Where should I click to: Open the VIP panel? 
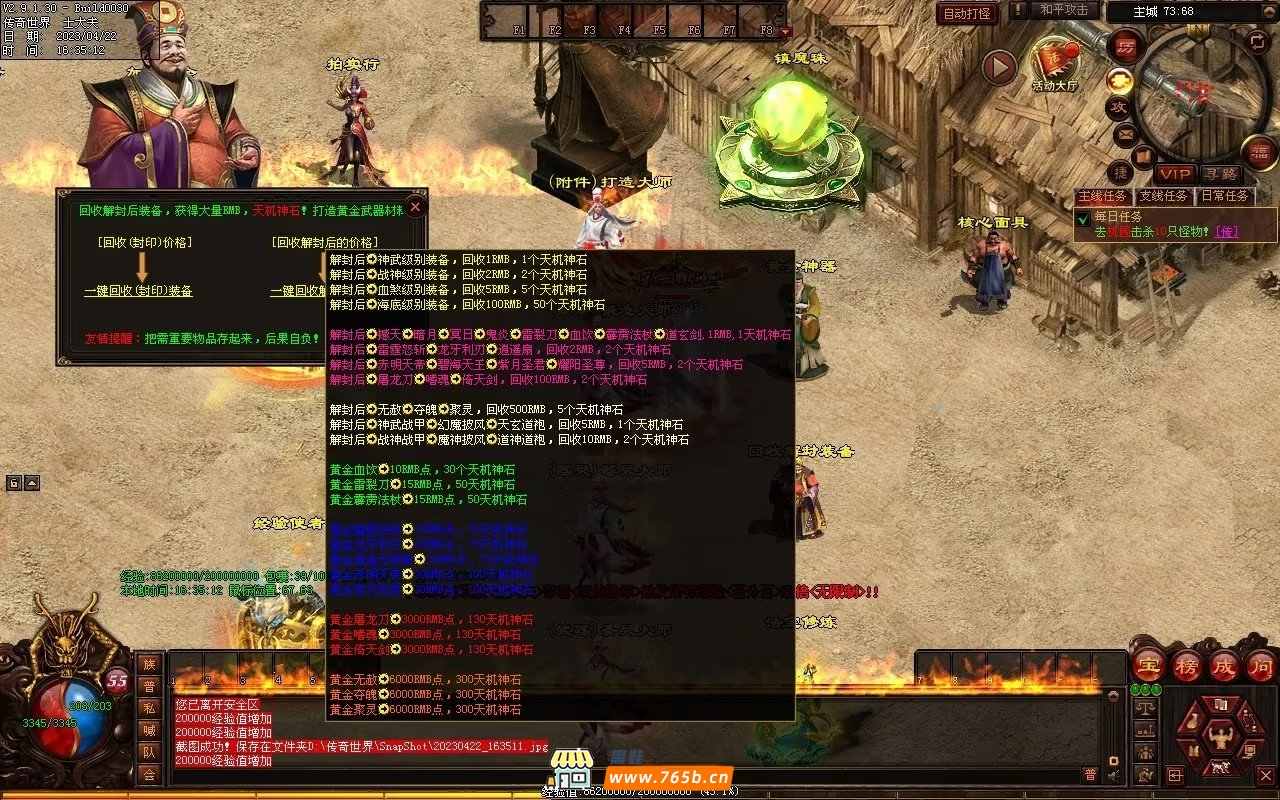(x=1175, y=174)
